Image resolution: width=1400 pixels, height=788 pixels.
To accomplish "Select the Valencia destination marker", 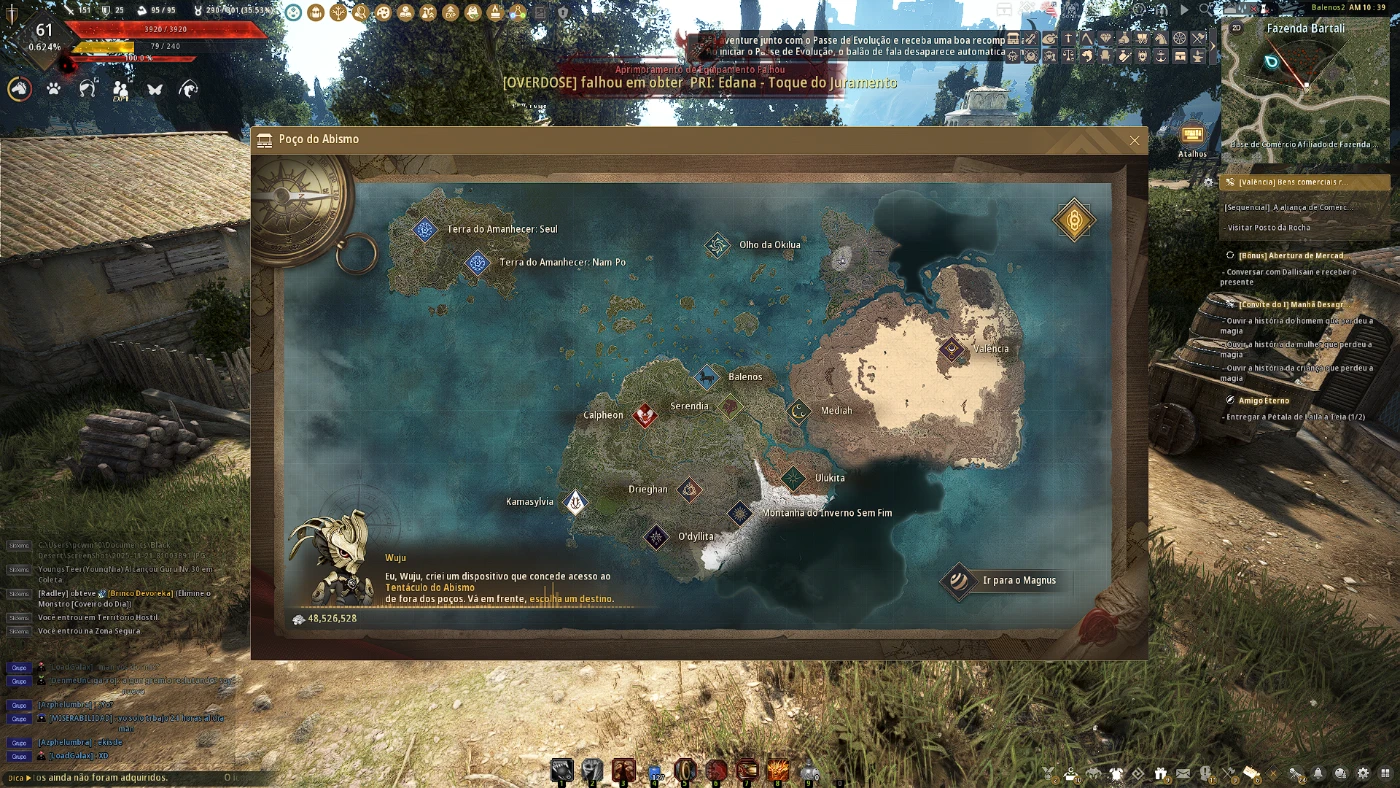I will click(x=951, y=349).
